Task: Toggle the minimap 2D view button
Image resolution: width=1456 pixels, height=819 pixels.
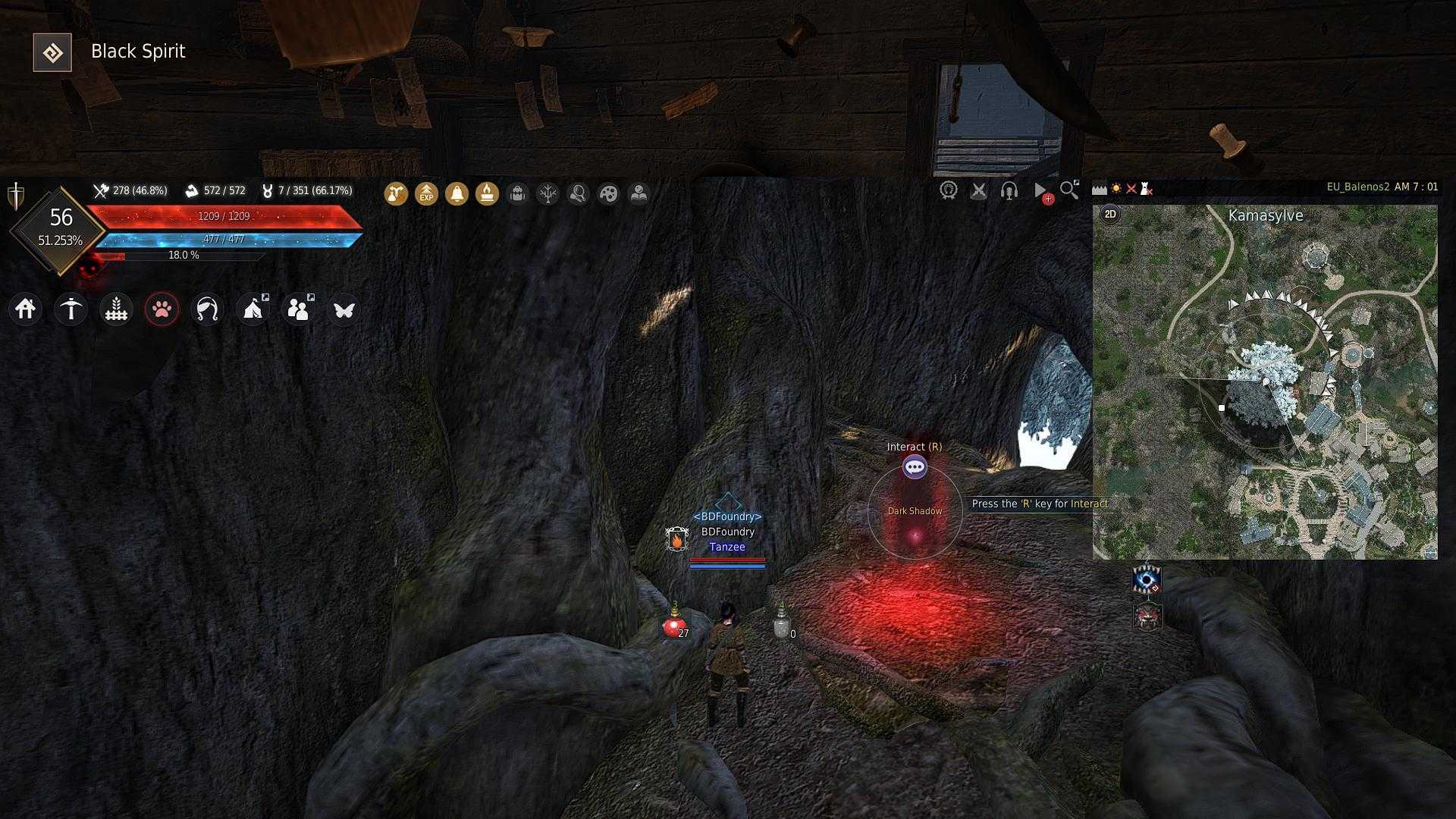Action: (1110, 214)
